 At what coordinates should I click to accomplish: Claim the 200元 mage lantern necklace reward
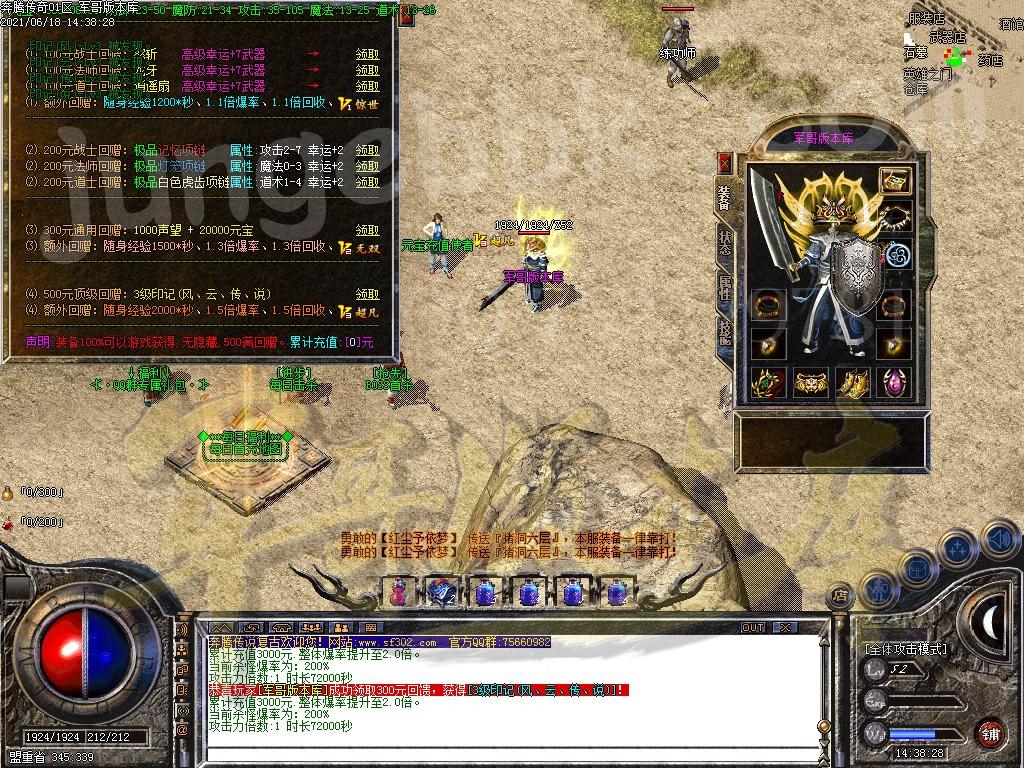coord(368,166)
